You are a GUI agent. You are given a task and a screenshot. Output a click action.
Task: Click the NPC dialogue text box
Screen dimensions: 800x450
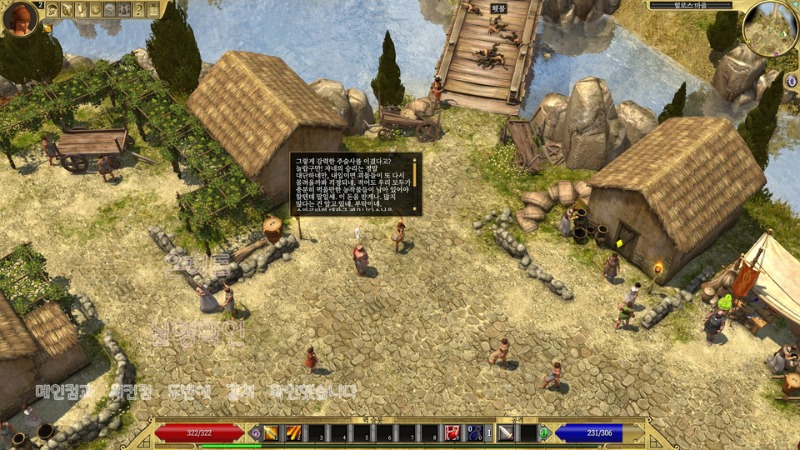point(356,183)
